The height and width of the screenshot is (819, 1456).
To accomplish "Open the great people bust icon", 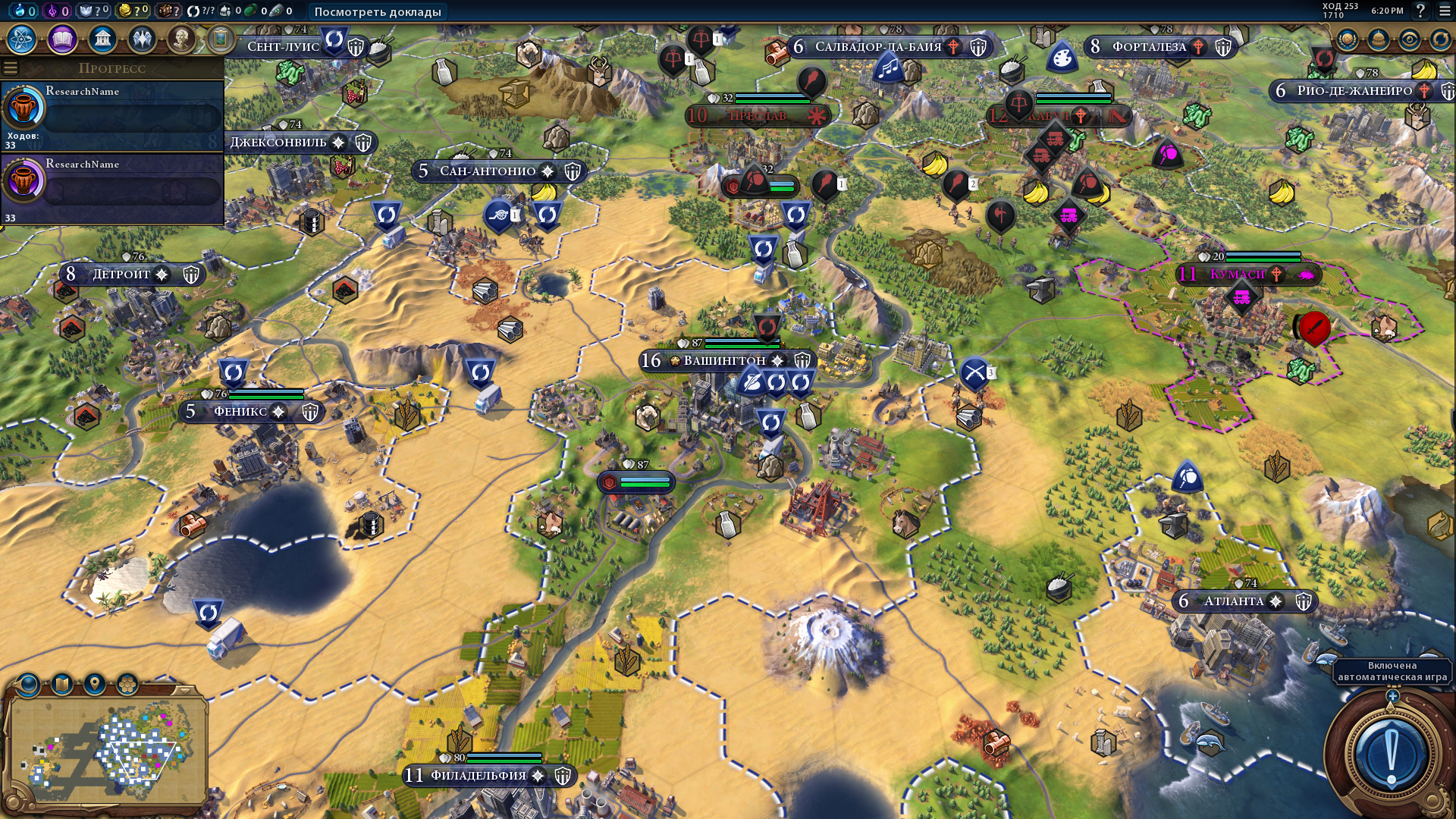I will (x=181, y=39).
